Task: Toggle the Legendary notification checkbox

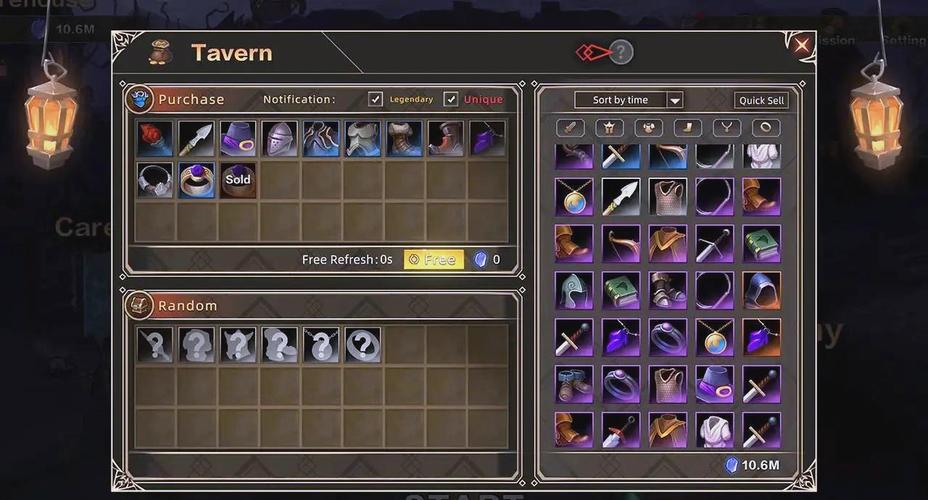Action: pos(376,99)
